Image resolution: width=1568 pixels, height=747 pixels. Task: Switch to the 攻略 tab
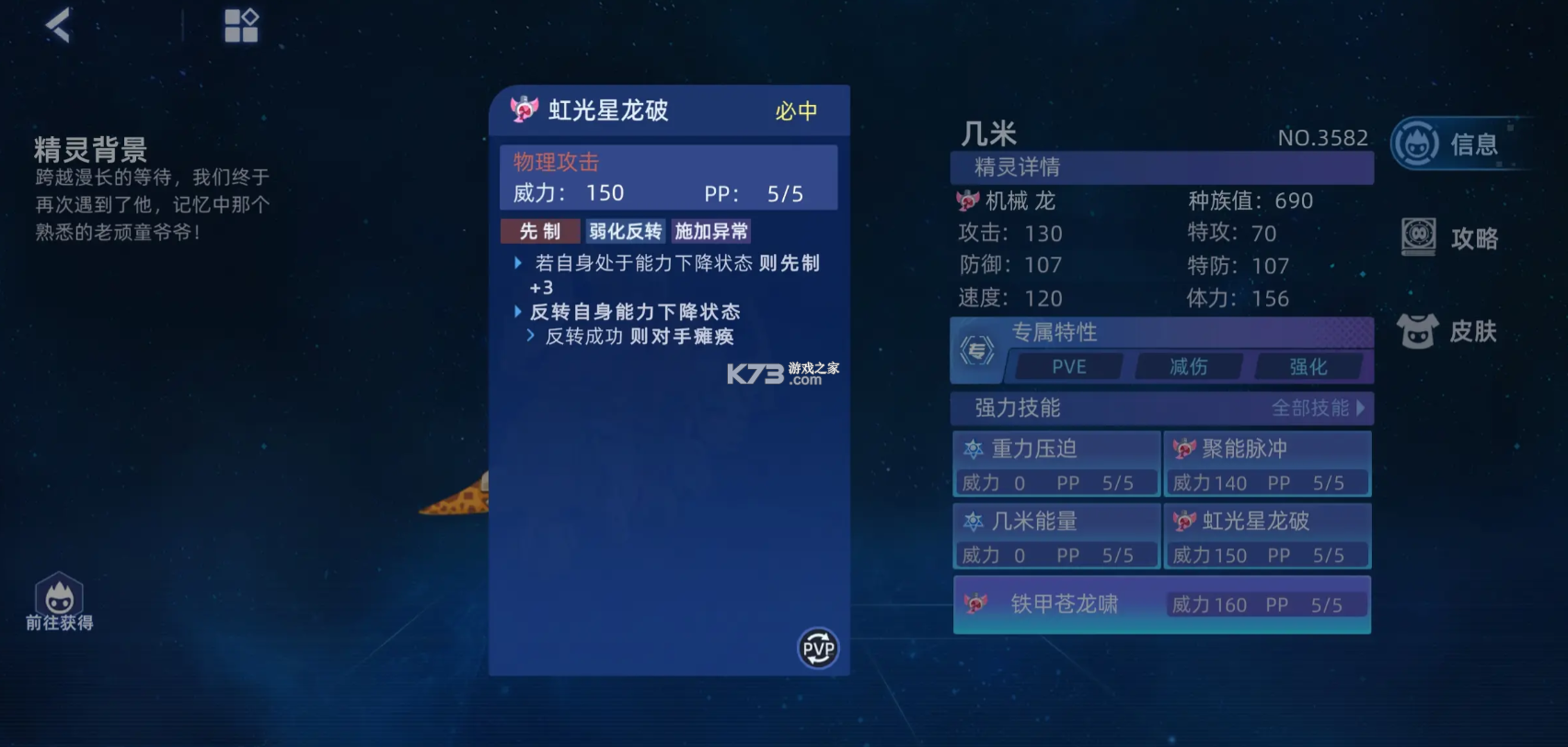1472,237
